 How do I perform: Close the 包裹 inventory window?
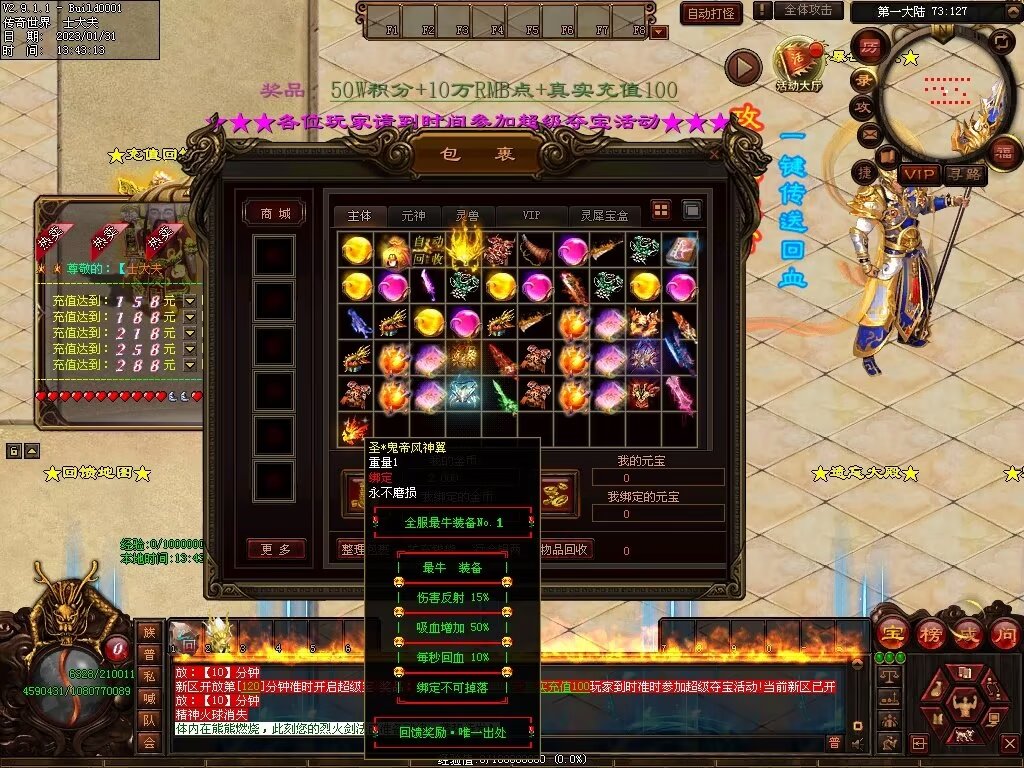coord(713,155)
